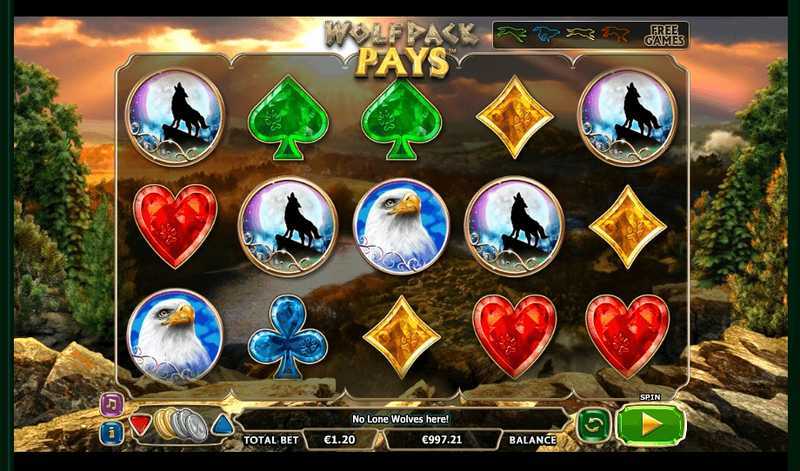The width and height of the screenshot is (800, 471).
Task: Increase the bet with the blue up arrow
Action: [x=221, y=424]
